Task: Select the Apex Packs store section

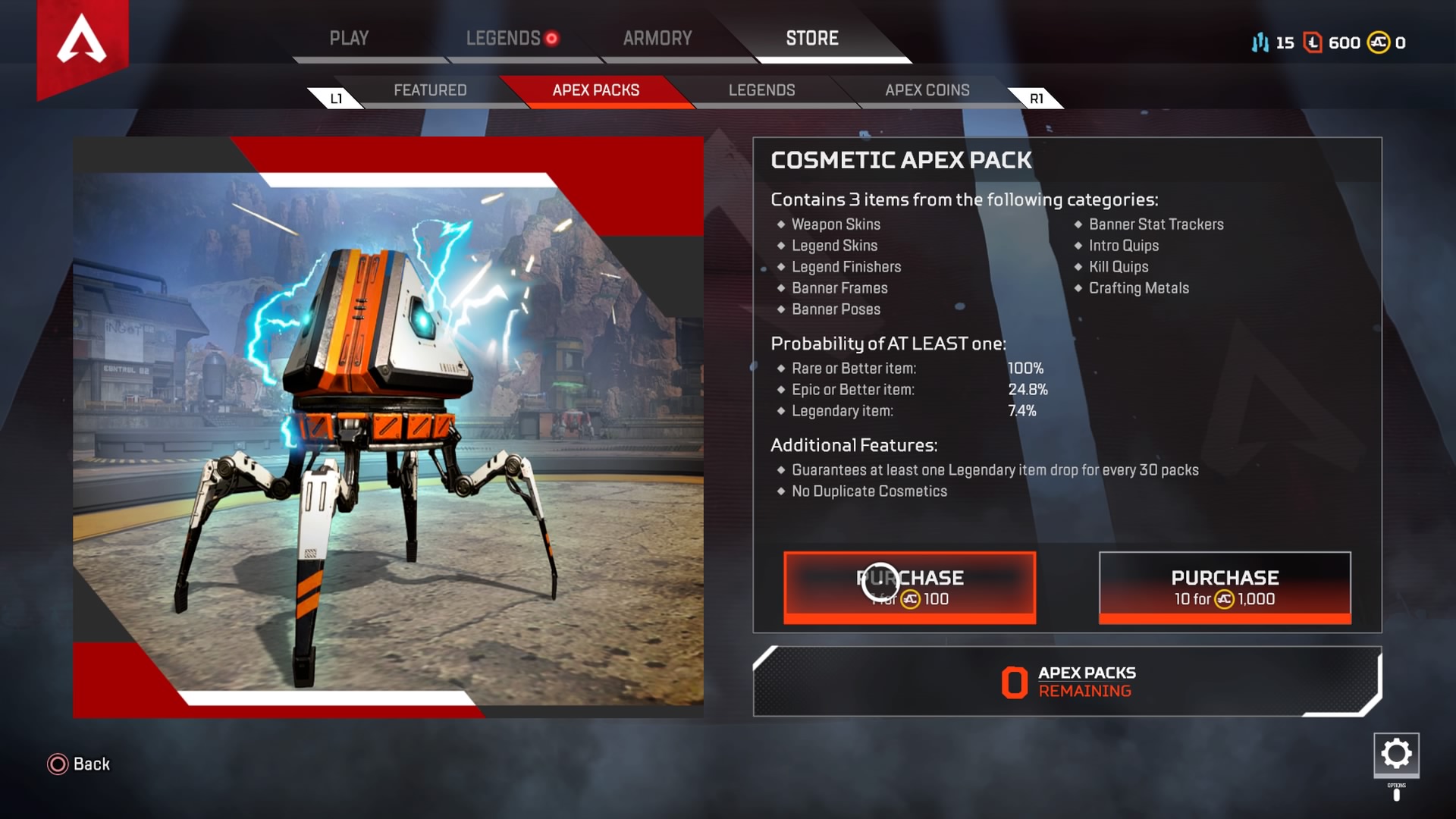Action: [596, 90]
